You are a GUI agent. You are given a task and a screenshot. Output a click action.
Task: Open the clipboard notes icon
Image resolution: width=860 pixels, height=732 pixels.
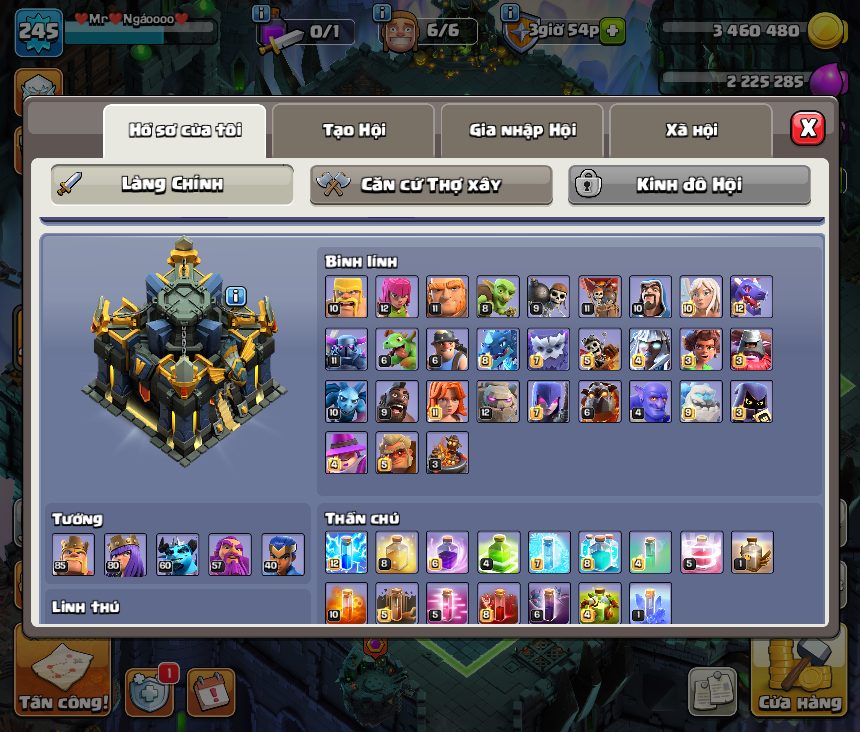[712, 692]
